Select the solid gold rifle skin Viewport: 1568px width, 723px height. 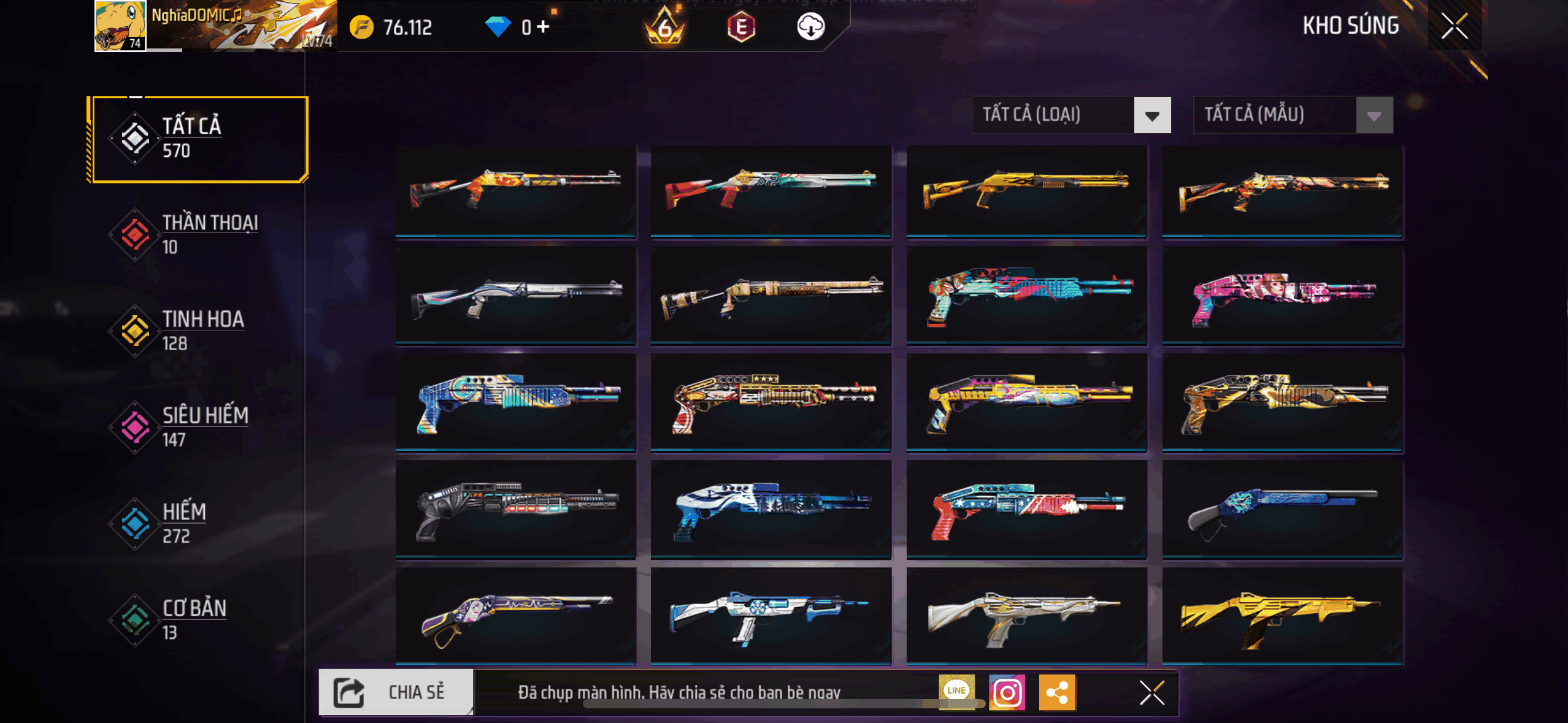[1282, 616]
